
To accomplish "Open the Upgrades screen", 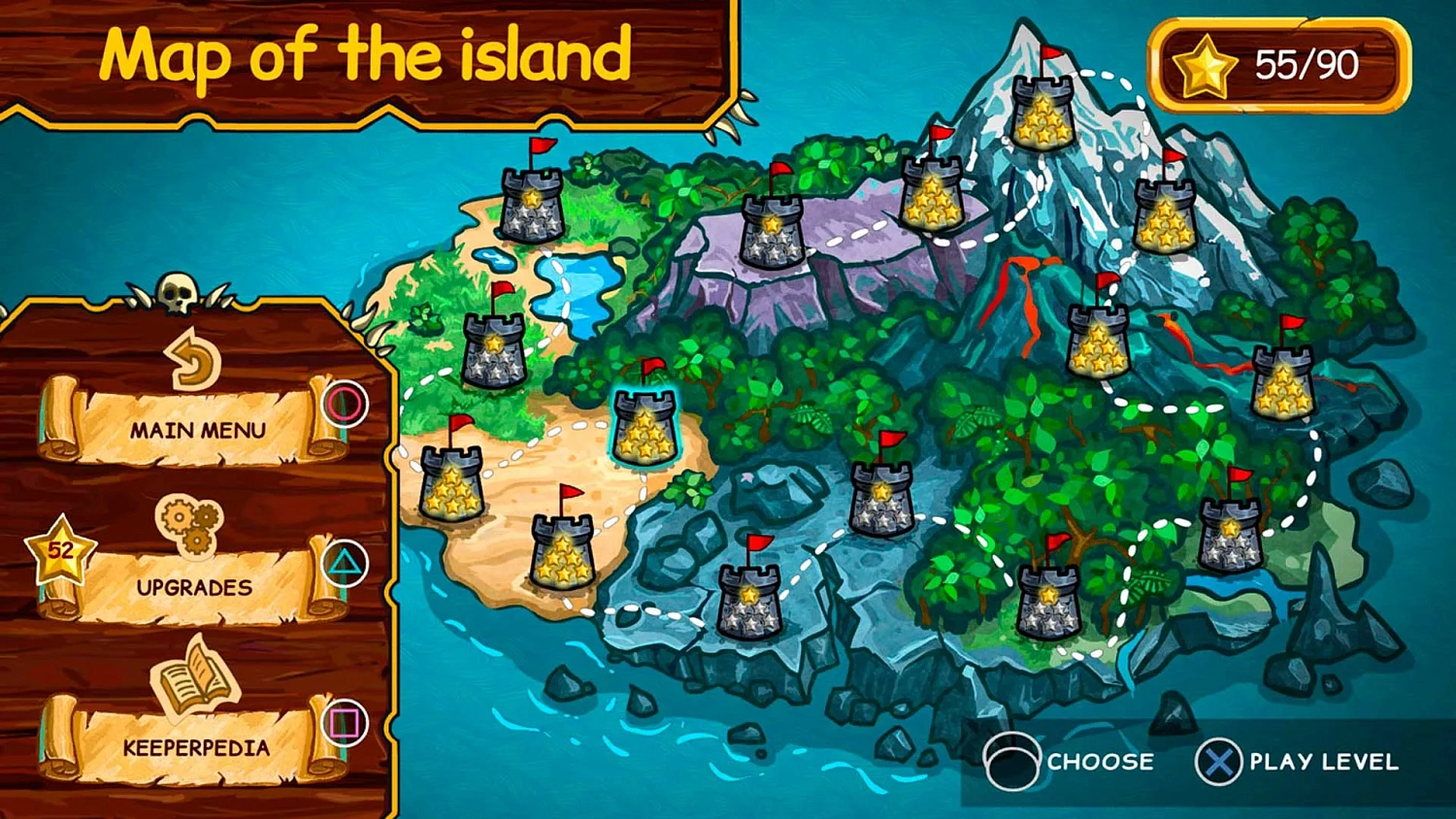I will (193, 585).
